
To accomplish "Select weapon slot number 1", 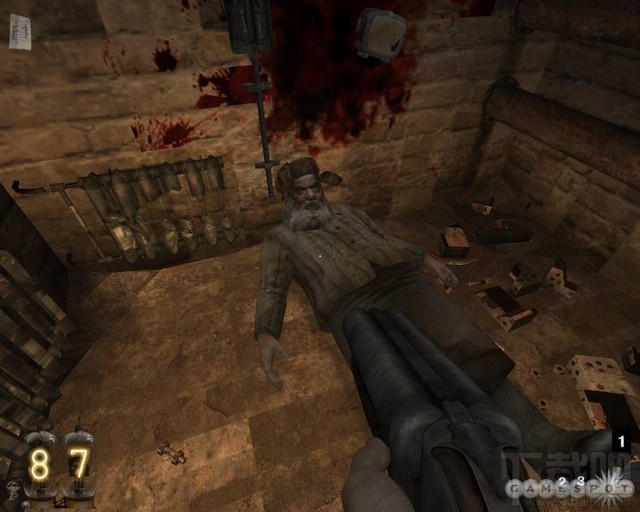I will coord(620,441).
